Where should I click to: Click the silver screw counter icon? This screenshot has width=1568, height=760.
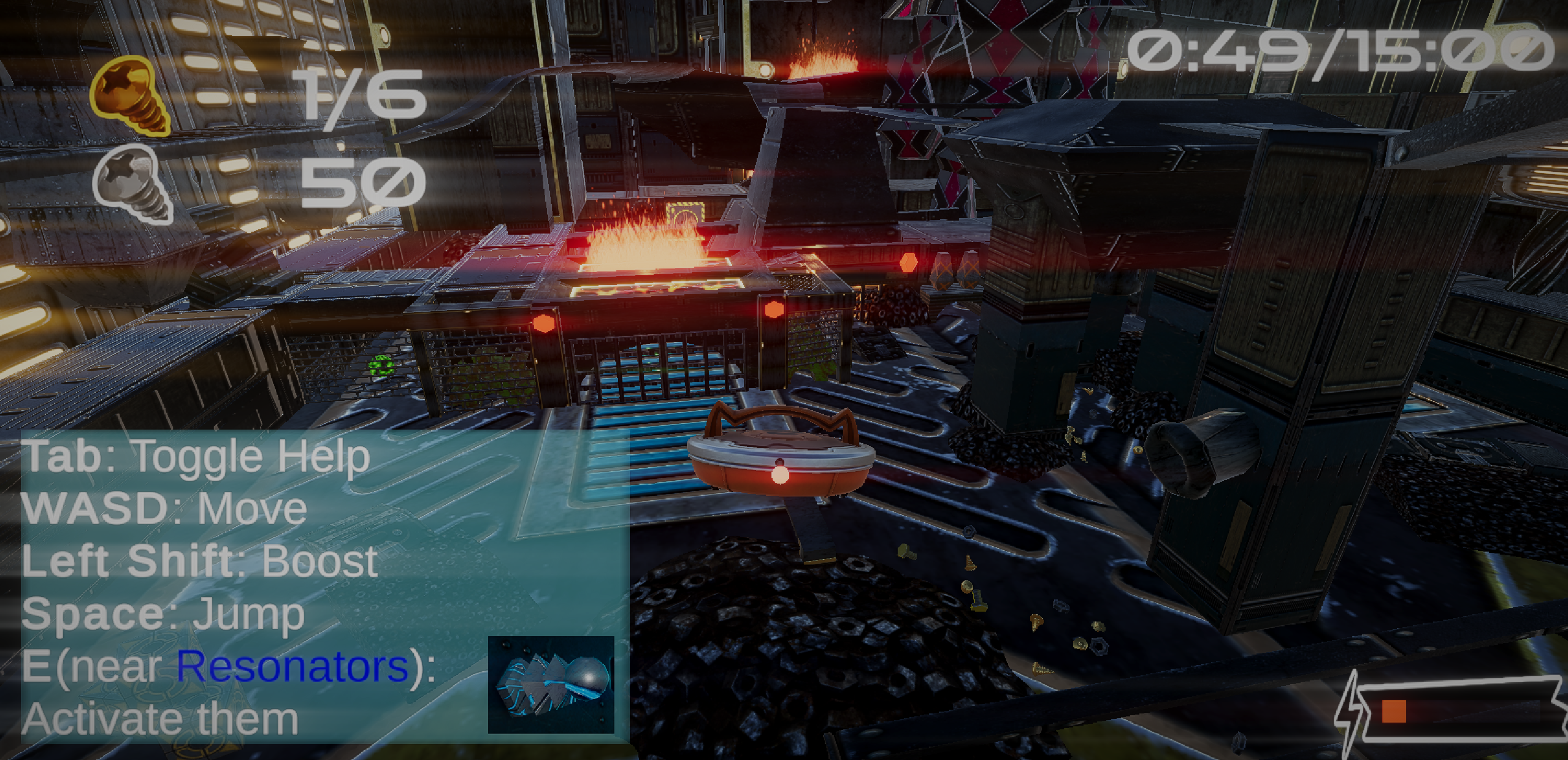[133, 184]
